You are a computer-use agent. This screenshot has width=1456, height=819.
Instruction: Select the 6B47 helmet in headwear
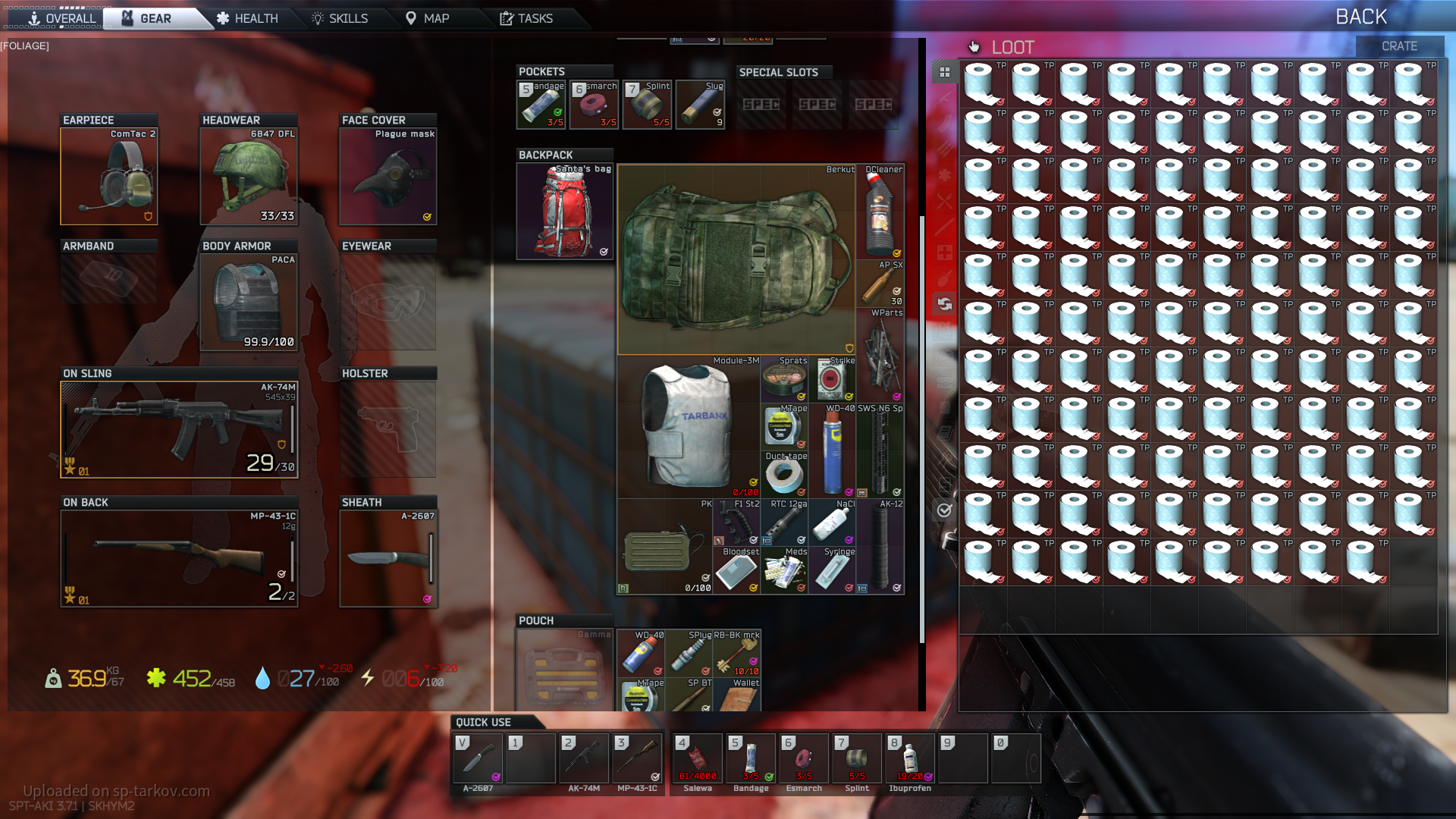pyautogui.click(x=249, y=177)
